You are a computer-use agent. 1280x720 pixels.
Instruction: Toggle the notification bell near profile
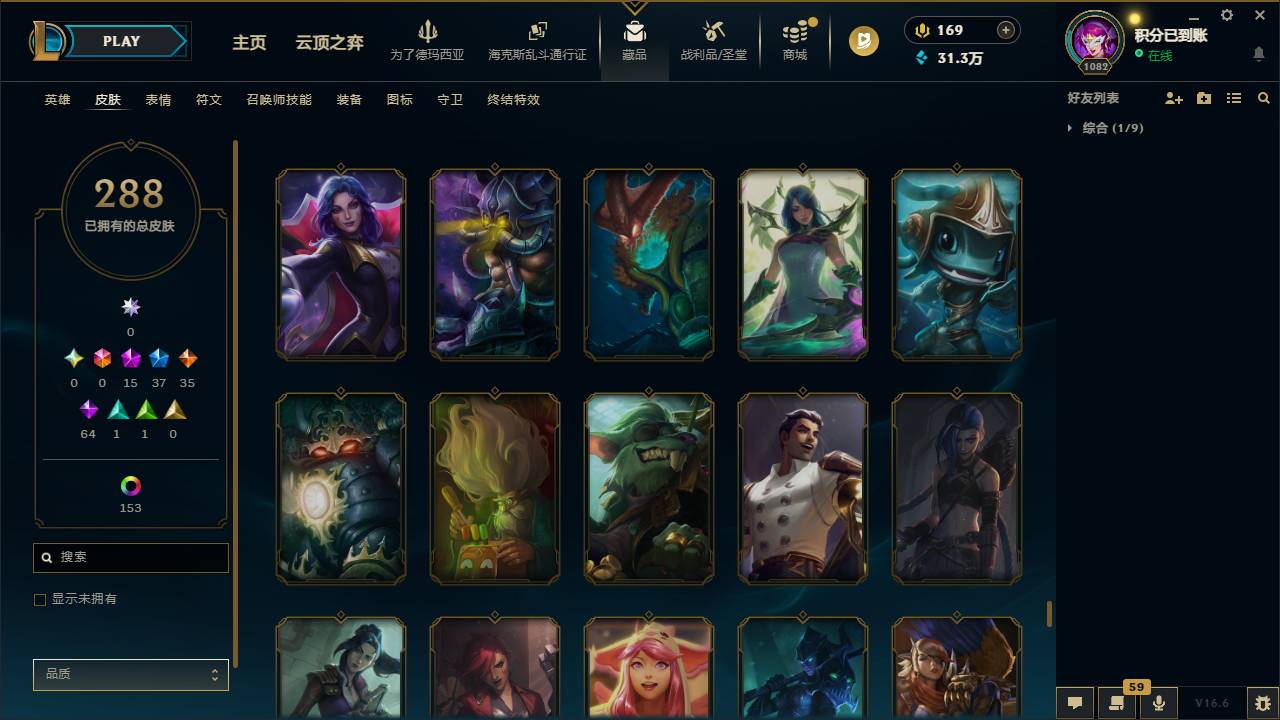coord(1258,53)
